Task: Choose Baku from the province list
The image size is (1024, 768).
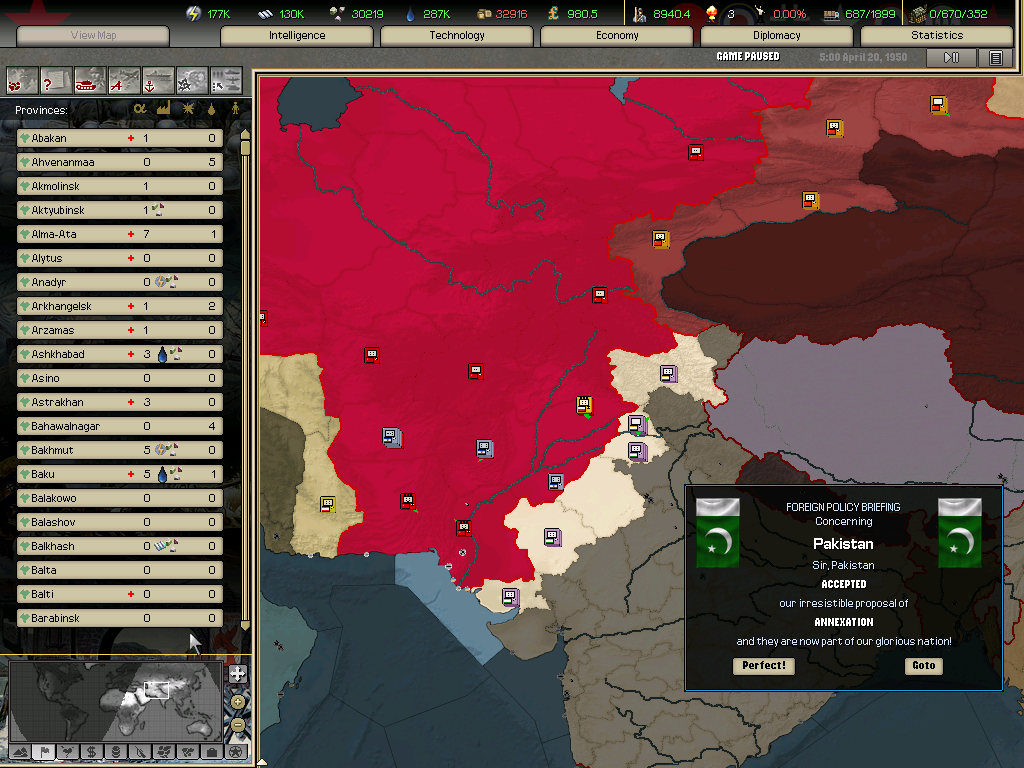Action: click(119, 474)
